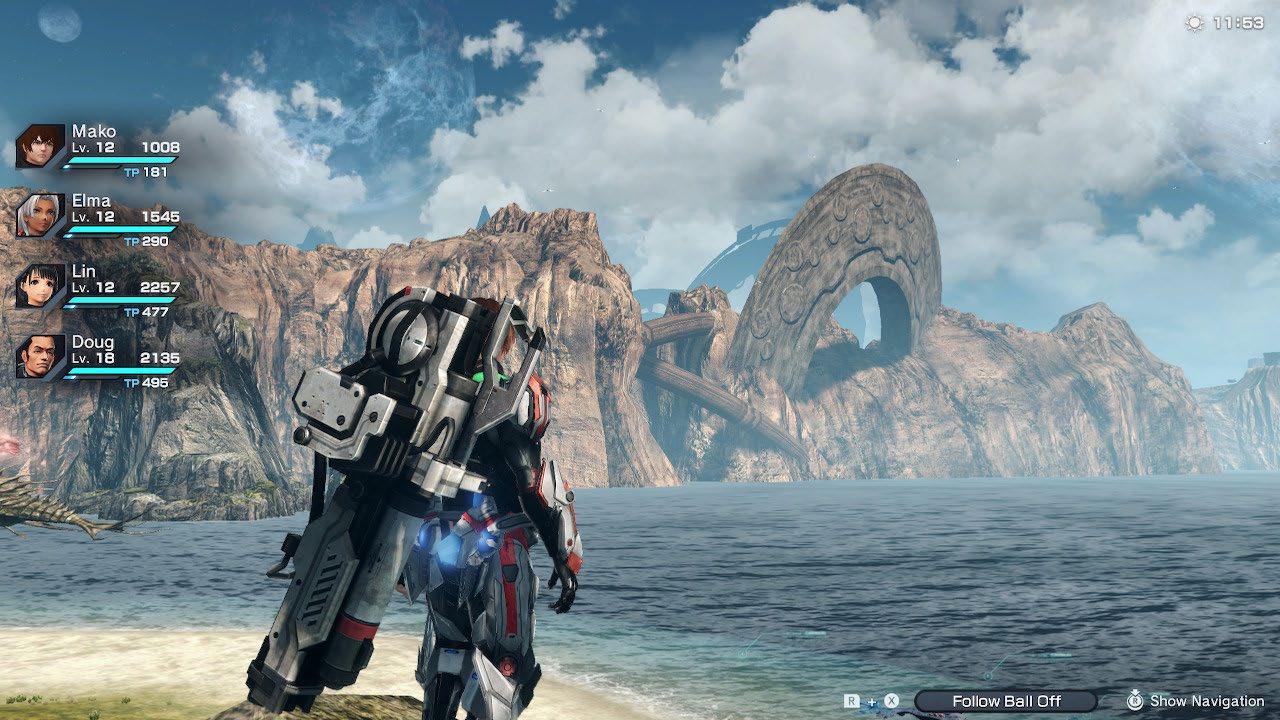Select Elma's party portrait
This screenshot has height=720, width=1280.
[41, 216]
